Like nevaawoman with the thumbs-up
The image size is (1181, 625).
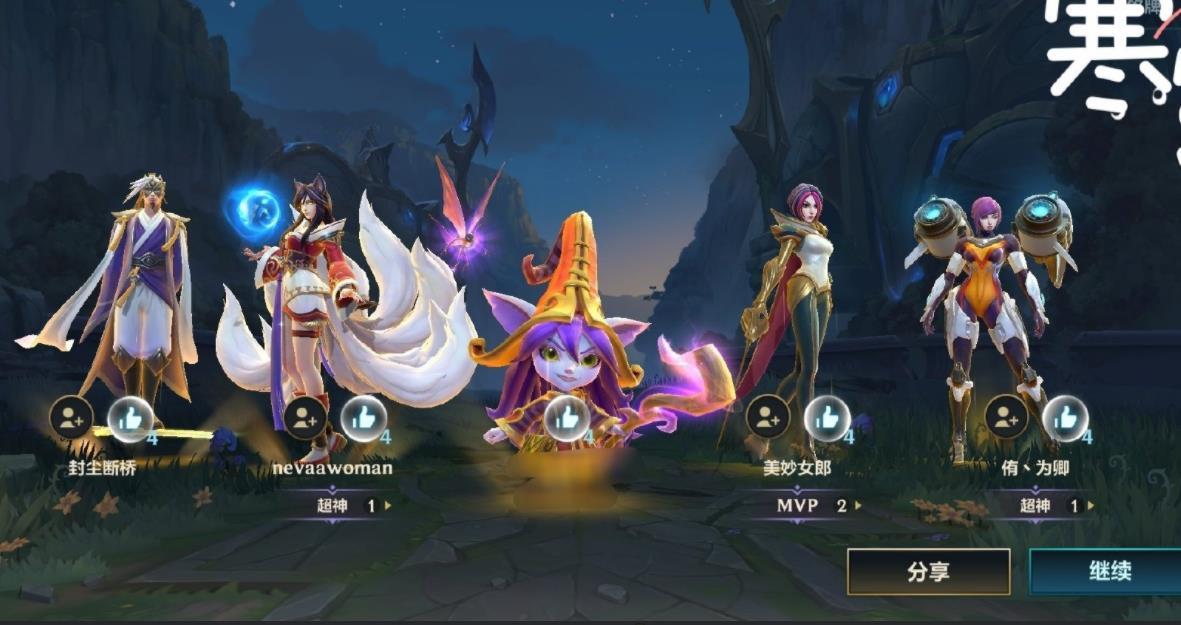point(364,418)
